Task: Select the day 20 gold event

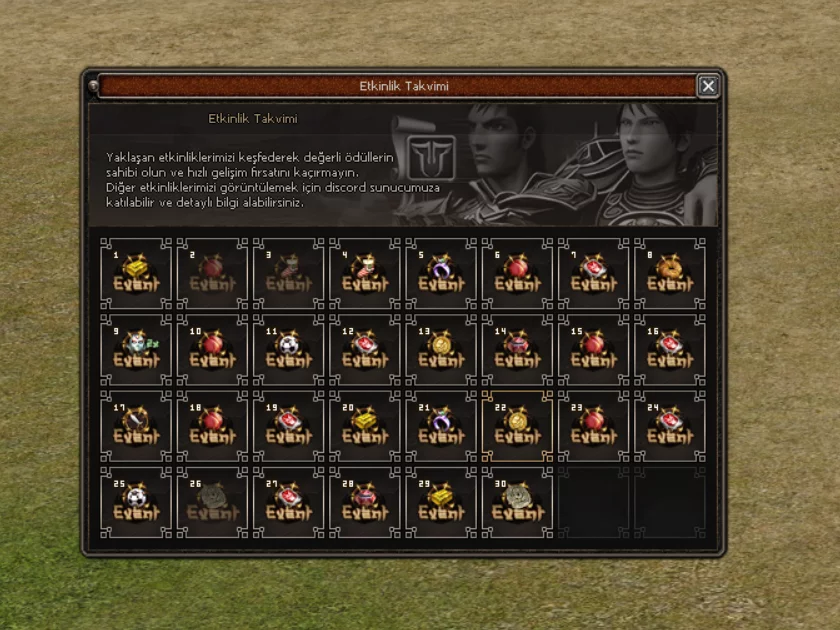Action: click(x=365, y=426)
